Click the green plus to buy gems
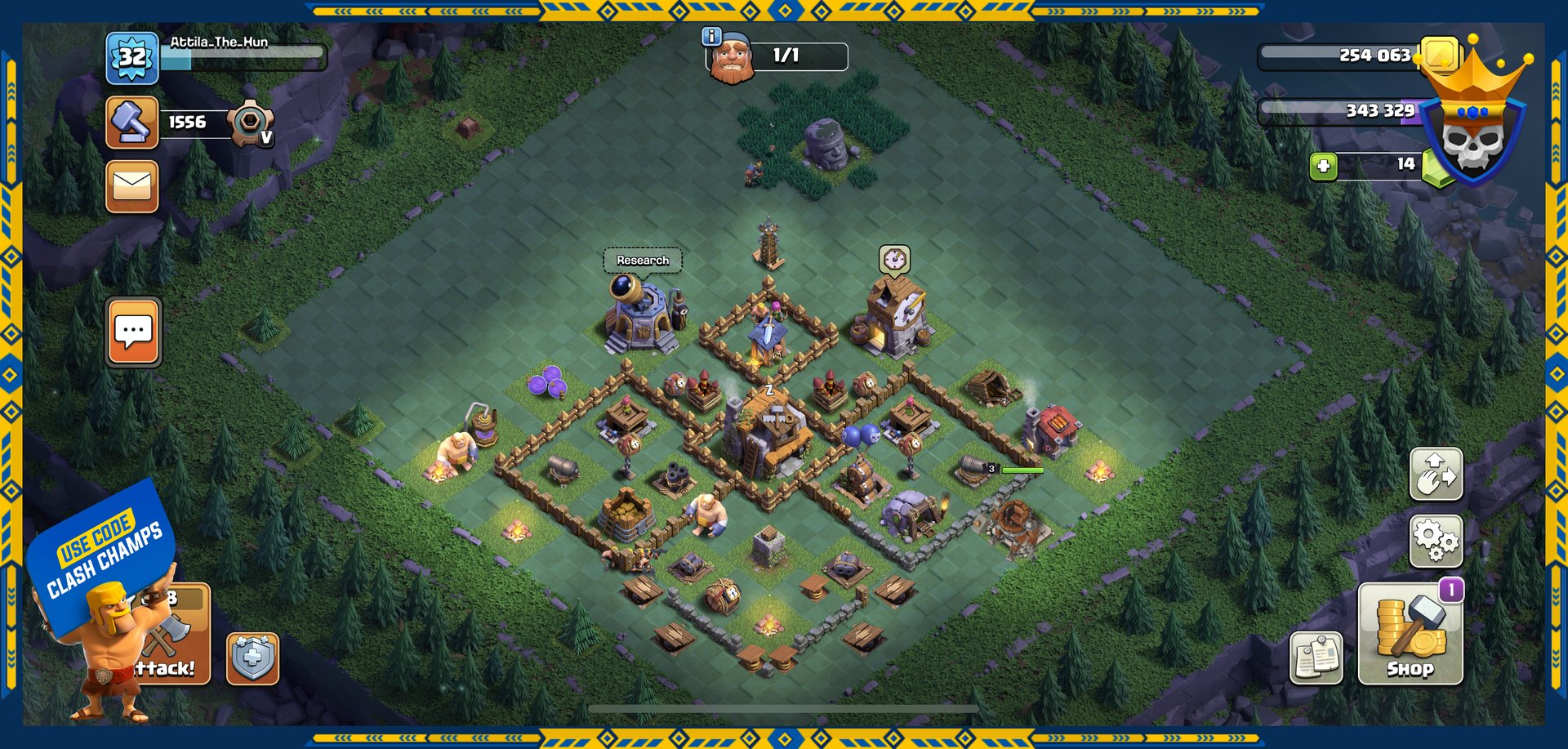1568x749 pixels. pos(1324,167)
